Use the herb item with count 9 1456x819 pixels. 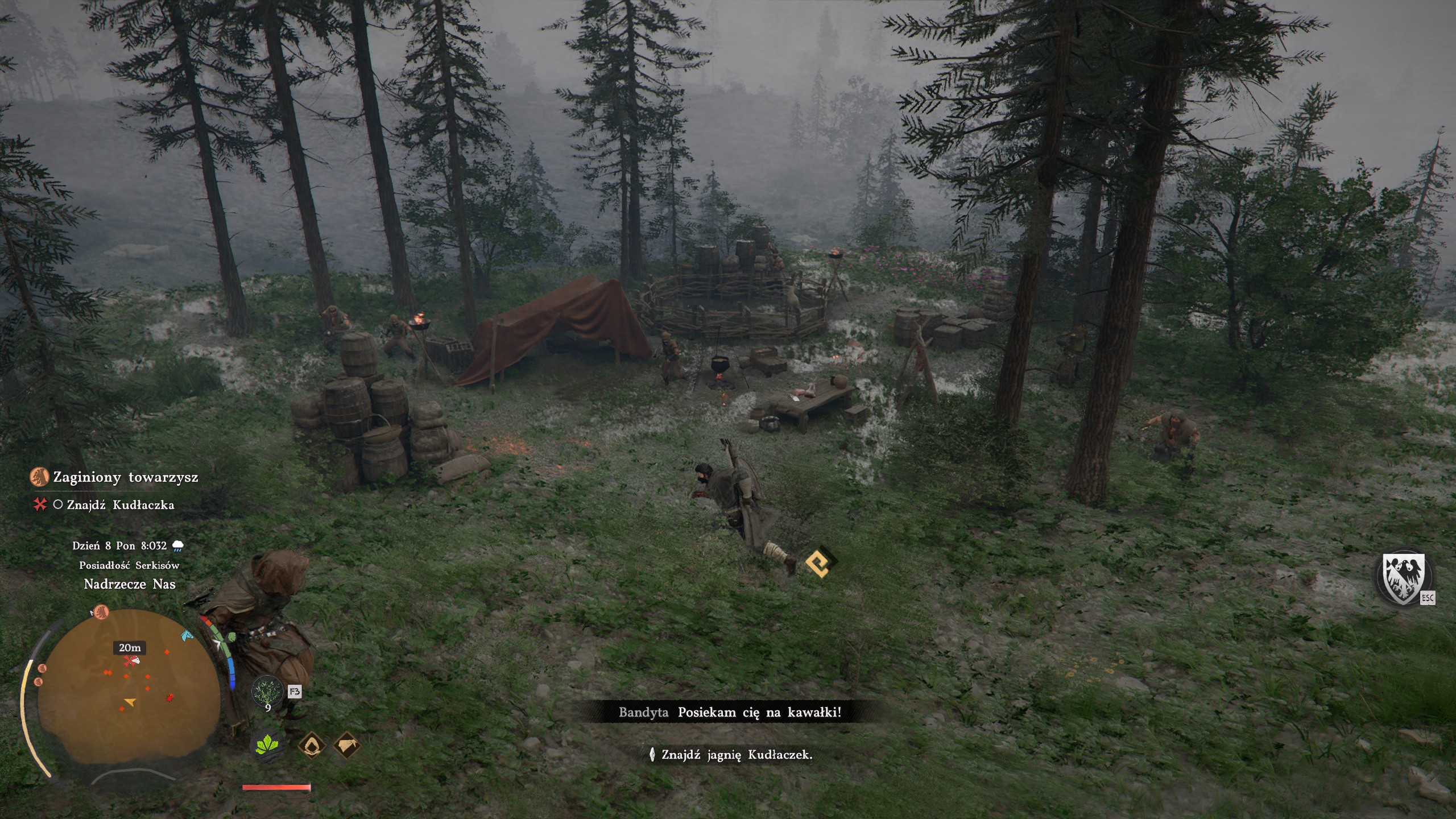(x=268, y=692)
